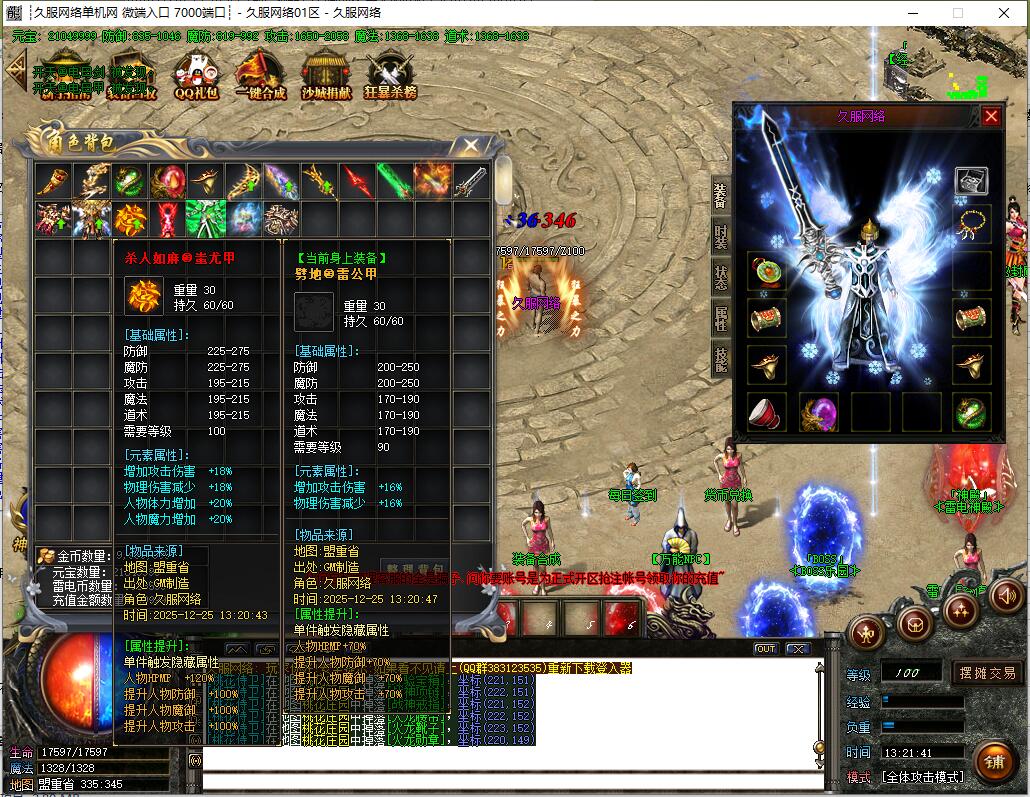Toggle the sound speaker button
This screenshot has width=1030, height=797.
(x=1006, y=597)
